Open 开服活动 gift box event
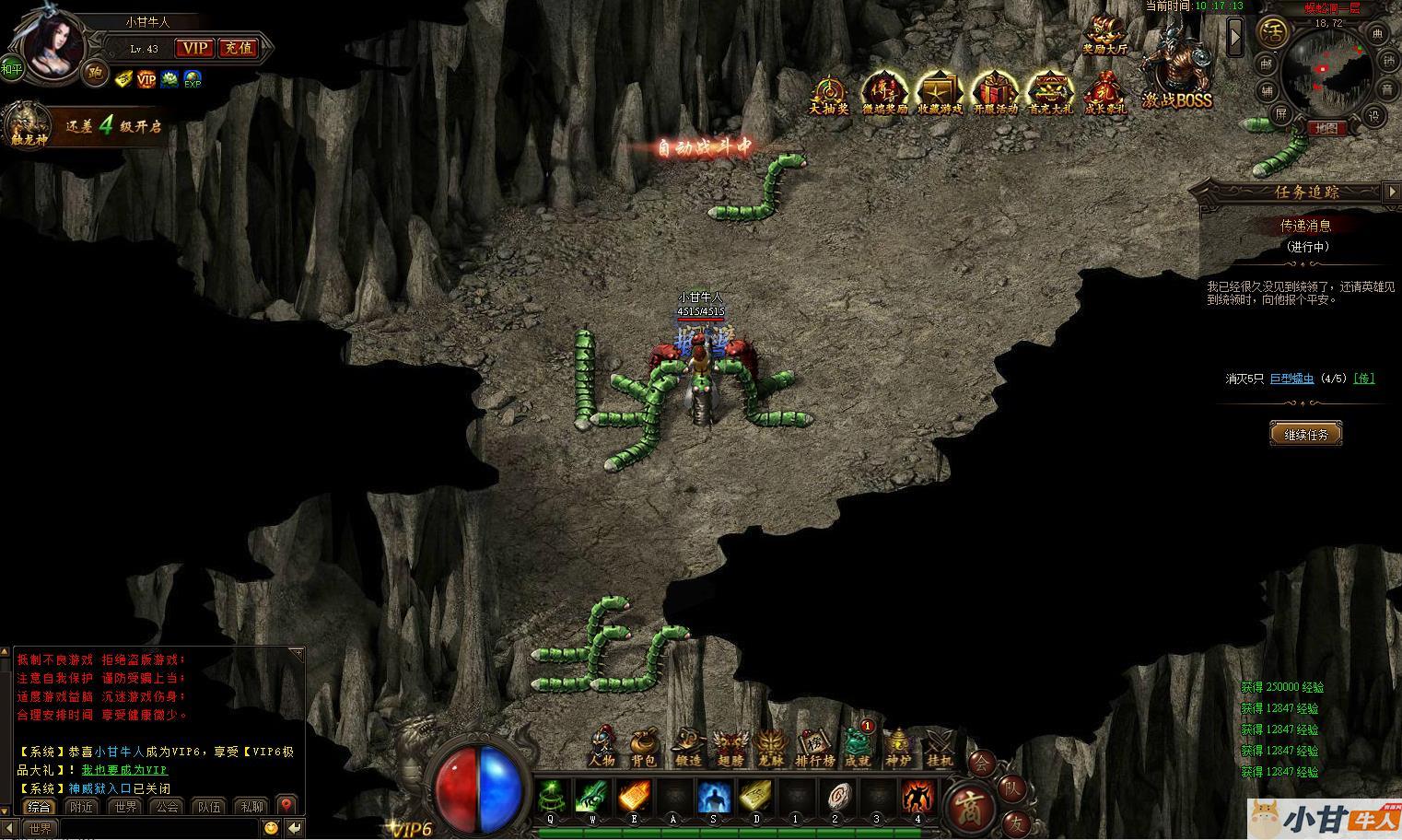Screen dimensions: 1402x840 tap(995, 94)
